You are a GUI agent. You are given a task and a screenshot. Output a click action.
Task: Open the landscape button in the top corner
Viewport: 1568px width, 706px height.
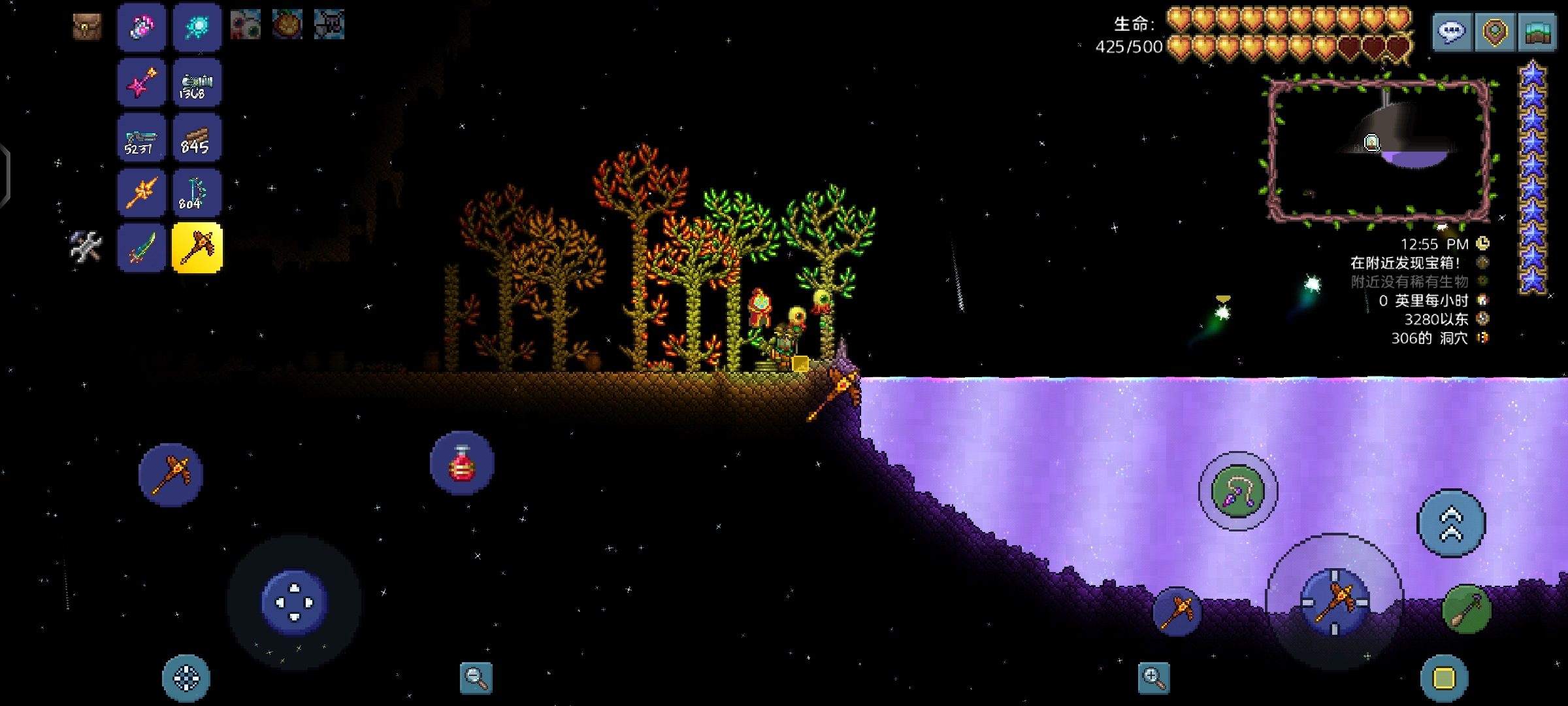(1538, 31)
